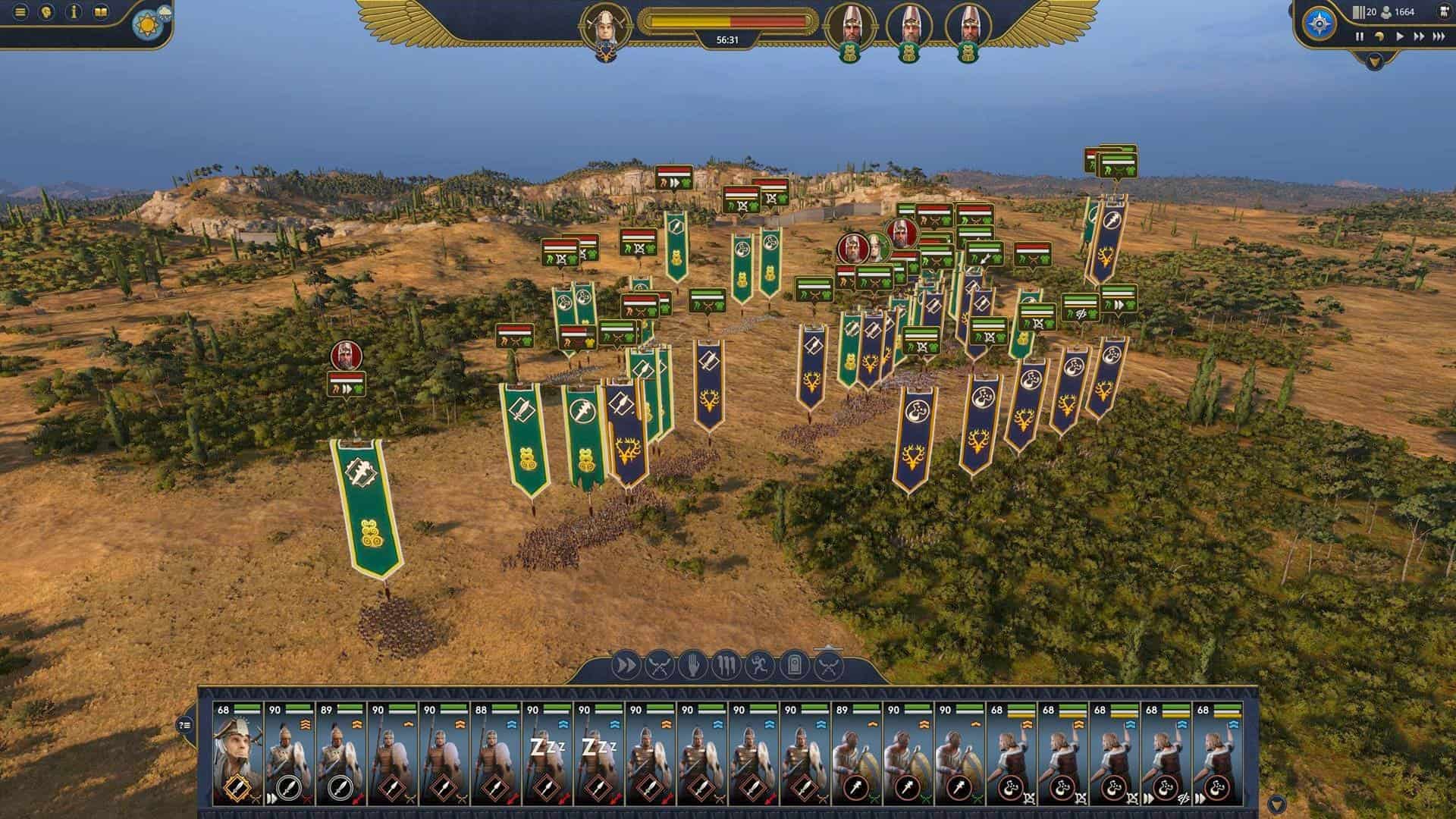Show the battle information icon
The width and height of the screenshot is (1456, 819).
pyautogui.click(x=74, y=12)
